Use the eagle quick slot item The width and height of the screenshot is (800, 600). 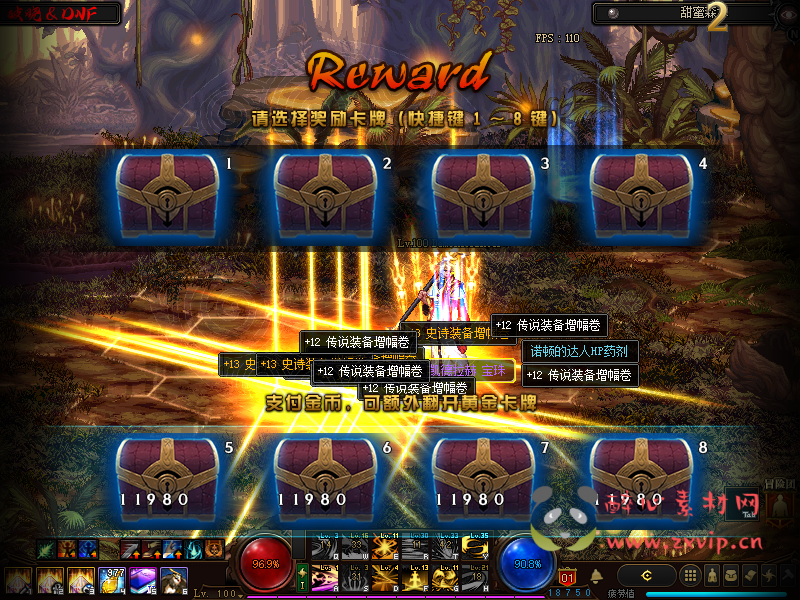coord(174,580)
